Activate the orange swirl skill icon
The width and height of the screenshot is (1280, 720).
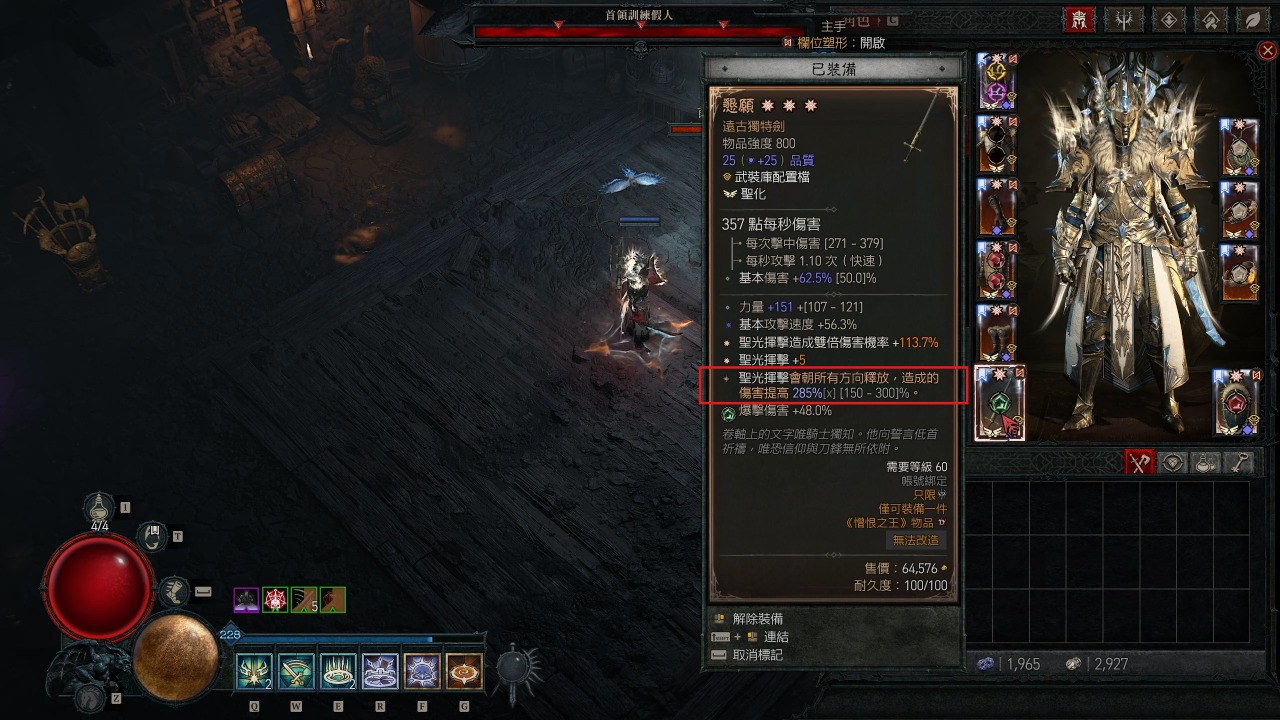(464, 672)
